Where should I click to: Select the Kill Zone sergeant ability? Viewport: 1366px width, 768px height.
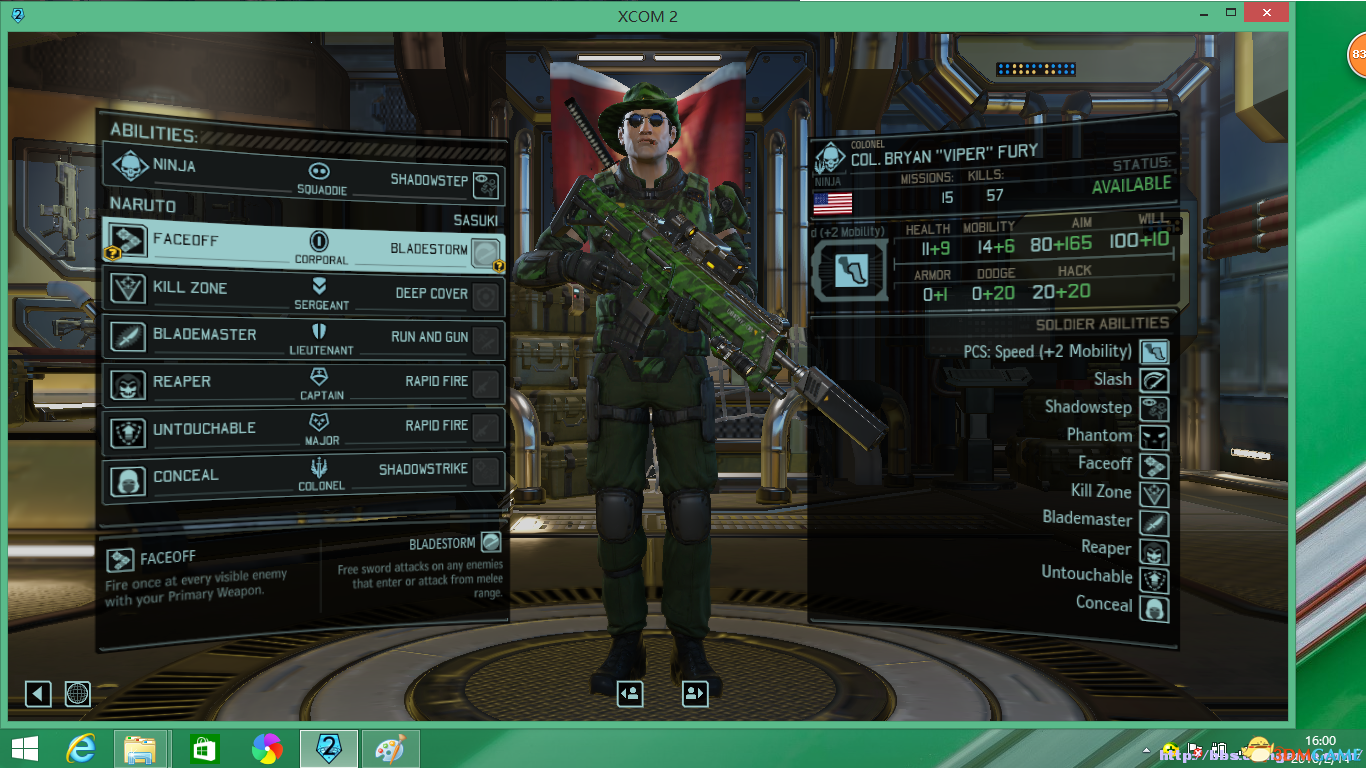(x=190, y=288)
